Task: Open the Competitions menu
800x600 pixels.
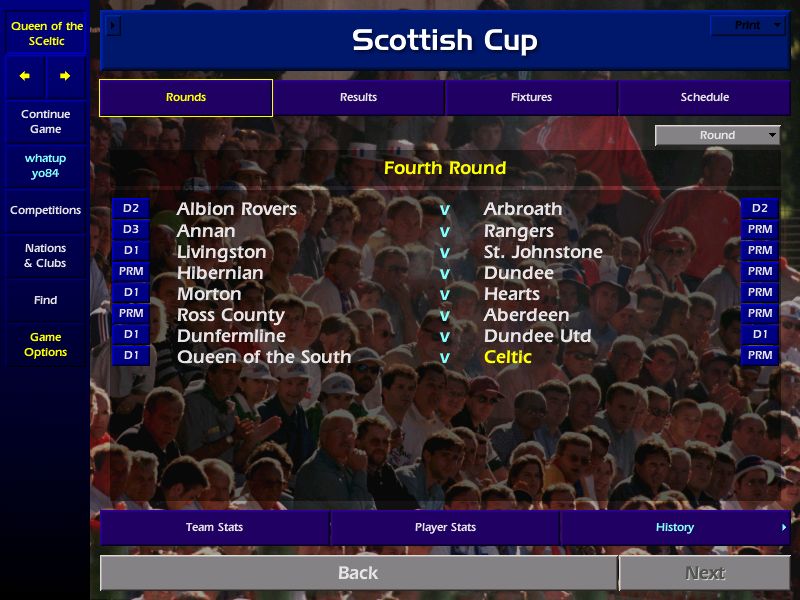Action: coord(45,210)
